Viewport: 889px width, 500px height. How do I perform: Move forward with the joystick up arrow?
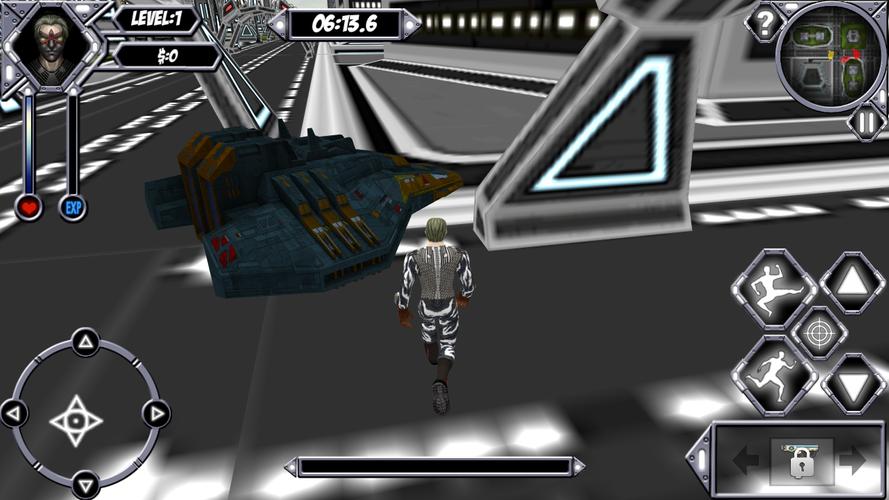click(x=85, y=344)
